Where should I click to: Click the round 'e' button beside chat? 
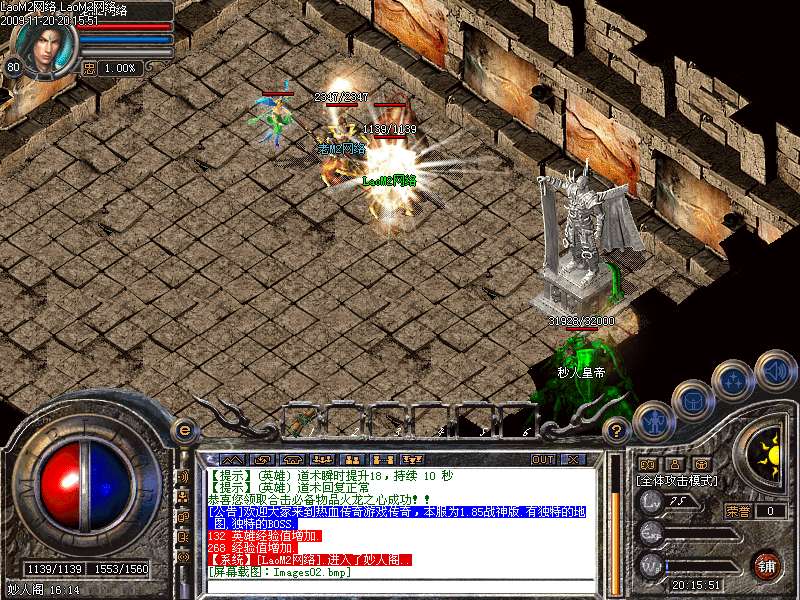(183, 431)
